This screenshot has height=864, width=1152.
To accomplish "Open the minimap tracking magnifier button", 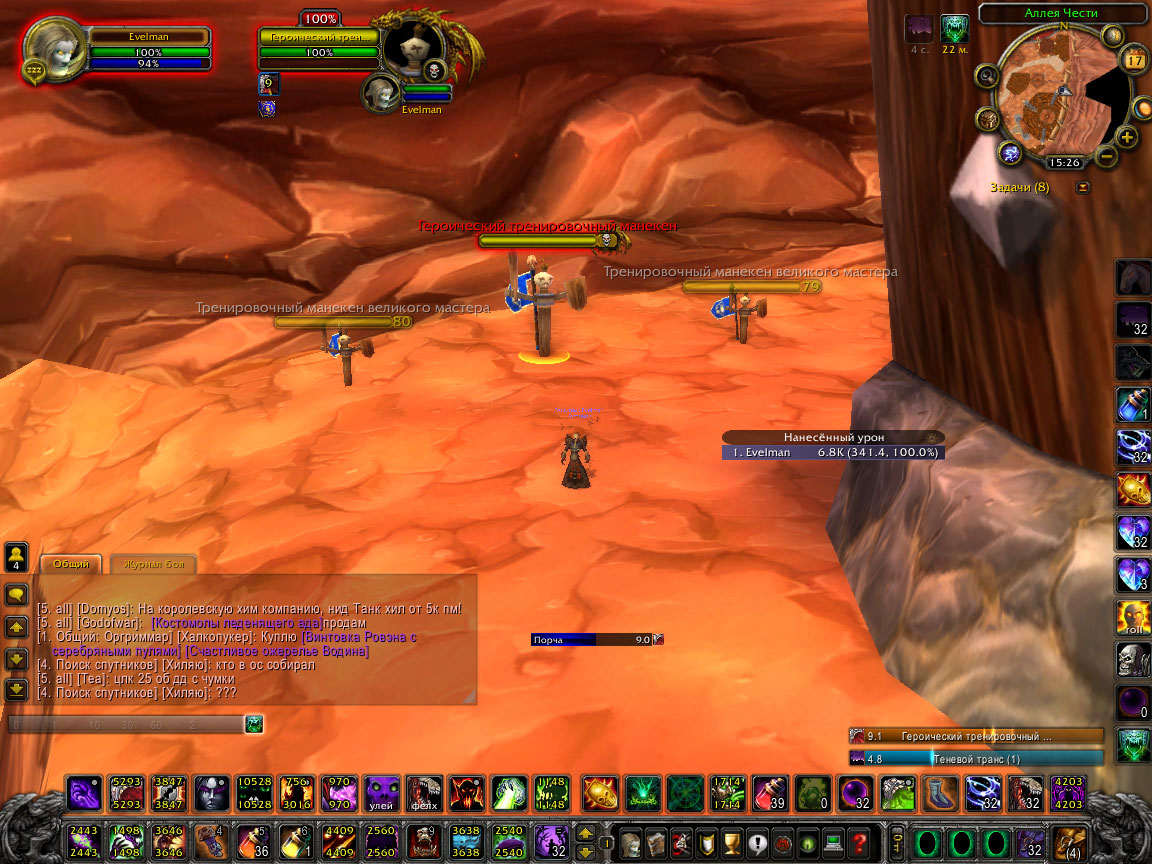I will coord(986,76).
